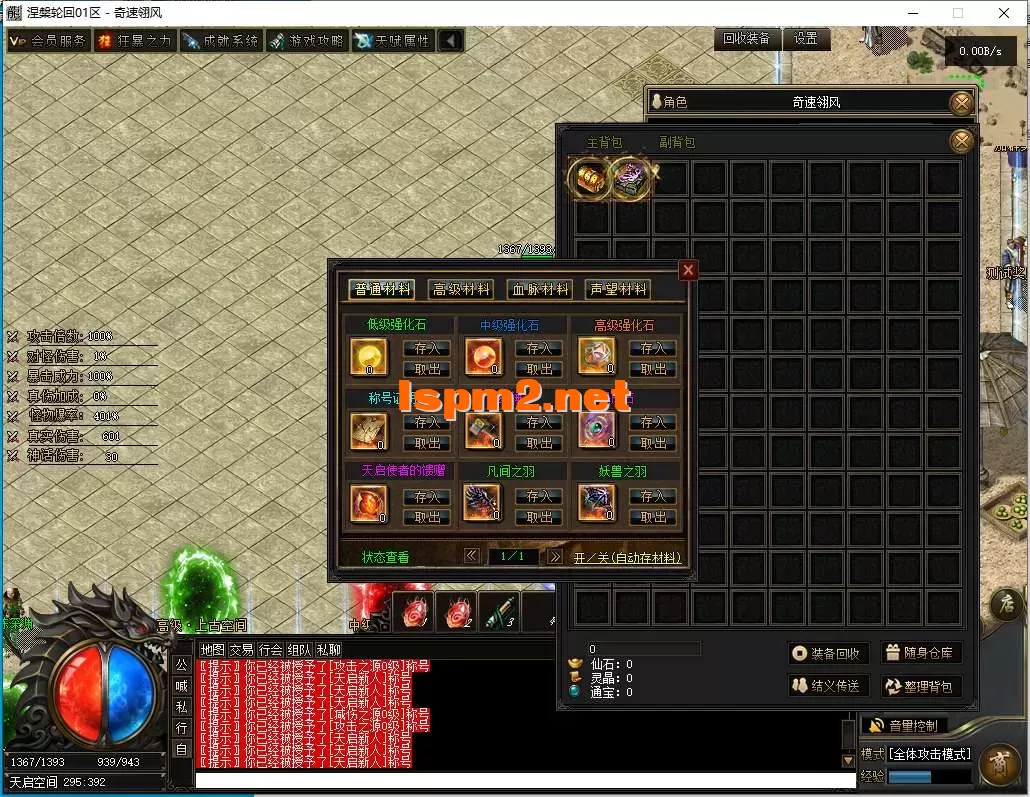Image resolution: width=1030 pixels, height=797 pixels.
Task: Deposit 低级强化石 with its 存入 button
Action: coord(427,348)
